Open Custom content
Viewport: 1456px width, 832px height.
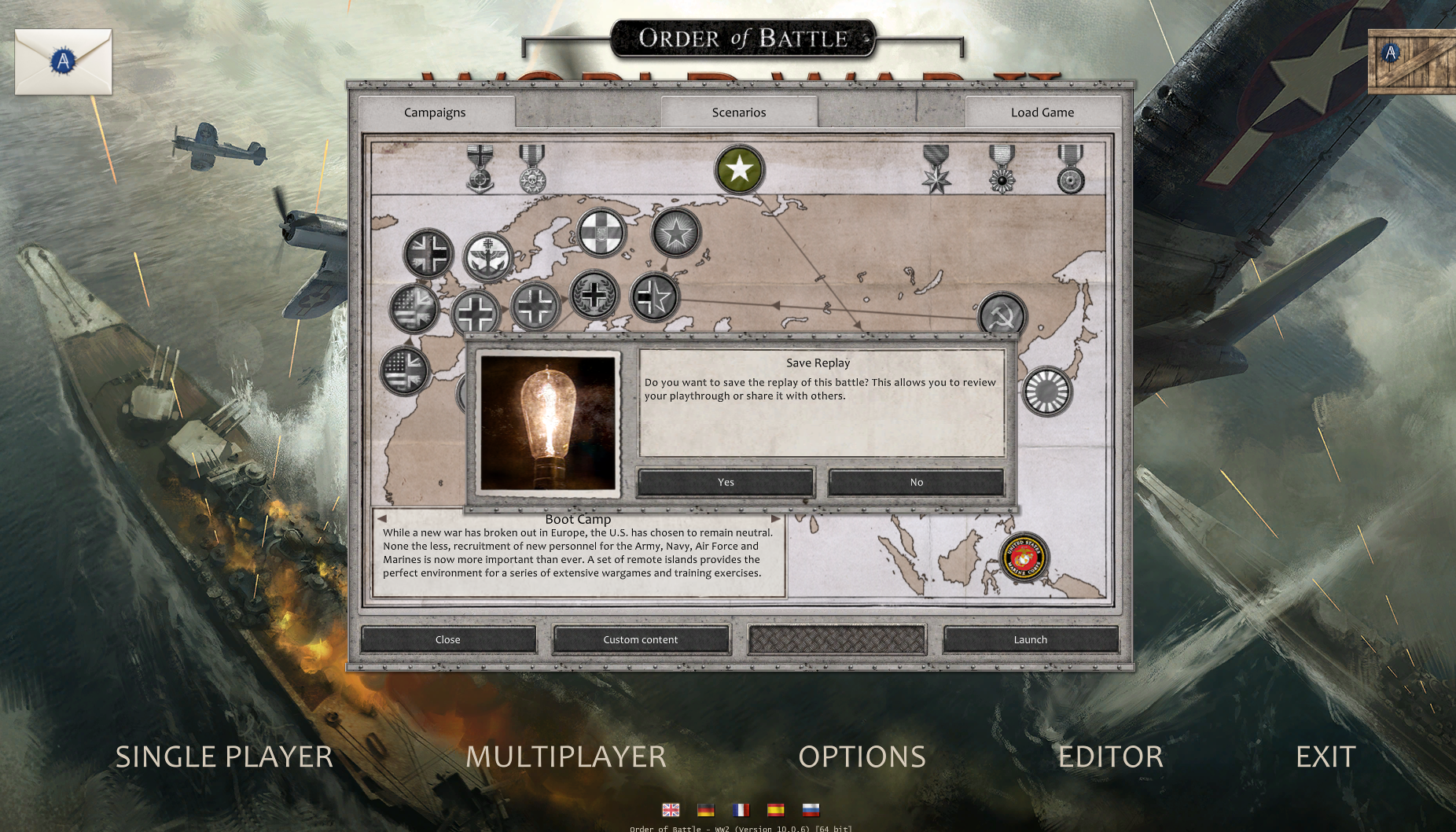coord(640,639)
